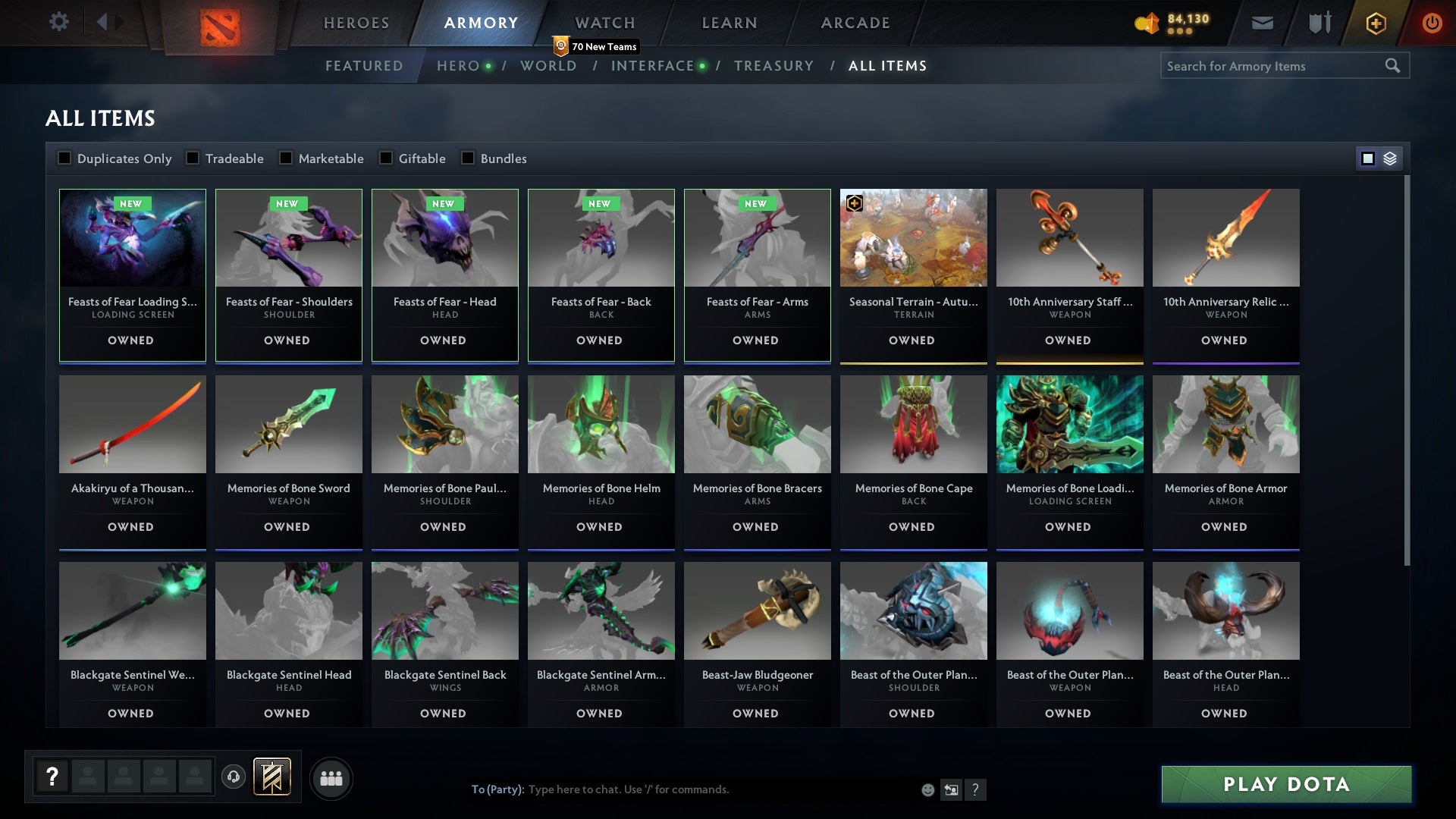The image size is (1456, 819).
Task: View the 70 New Teams notification
Action: point(595,45)
